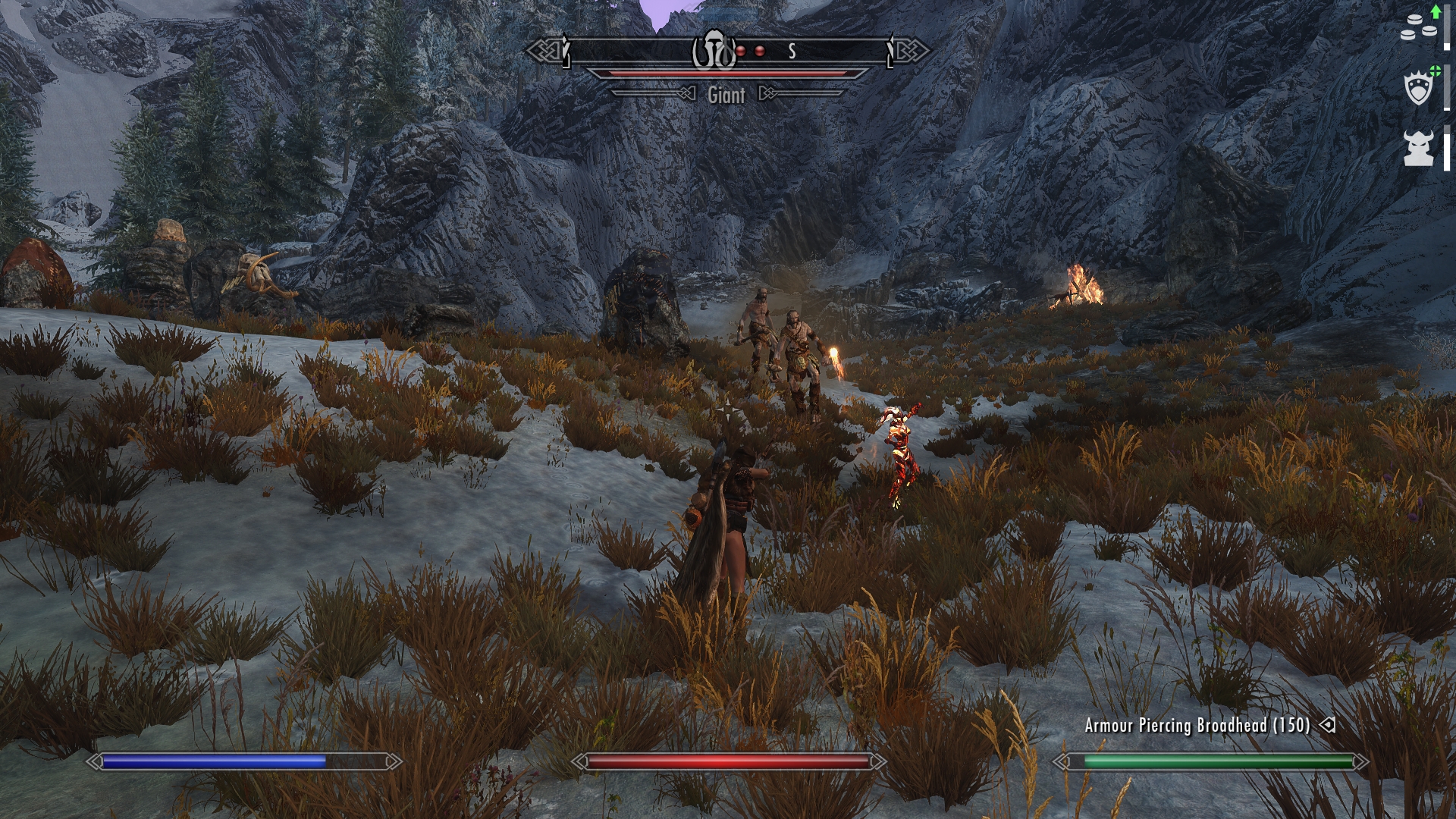The image size is (1456, 819).
Task: Select the Armour Piercing Broadhead ammo label
Action: [x=1197, y=726]
